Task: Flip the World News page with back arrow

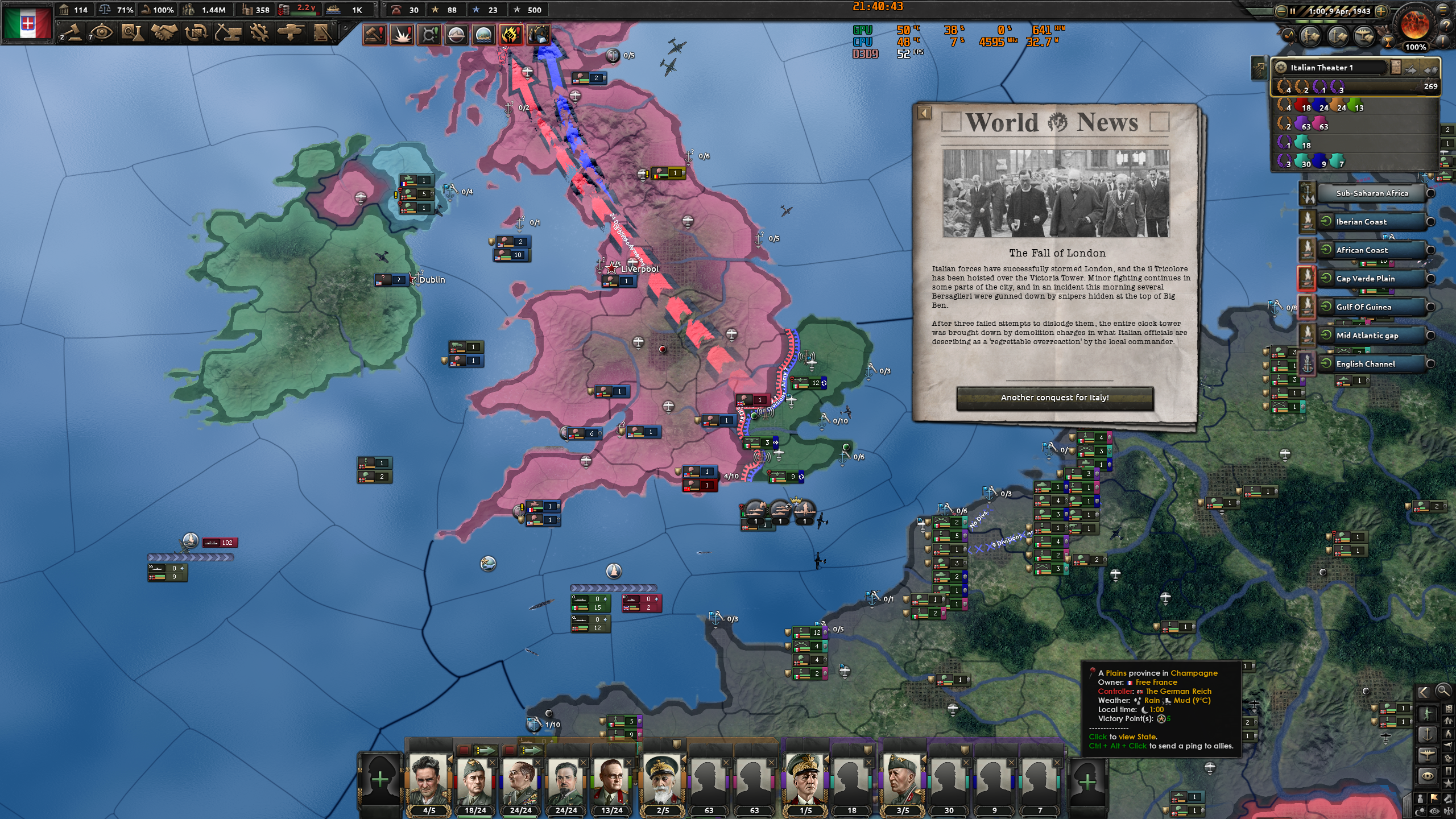Action: (x=924, y=113)
